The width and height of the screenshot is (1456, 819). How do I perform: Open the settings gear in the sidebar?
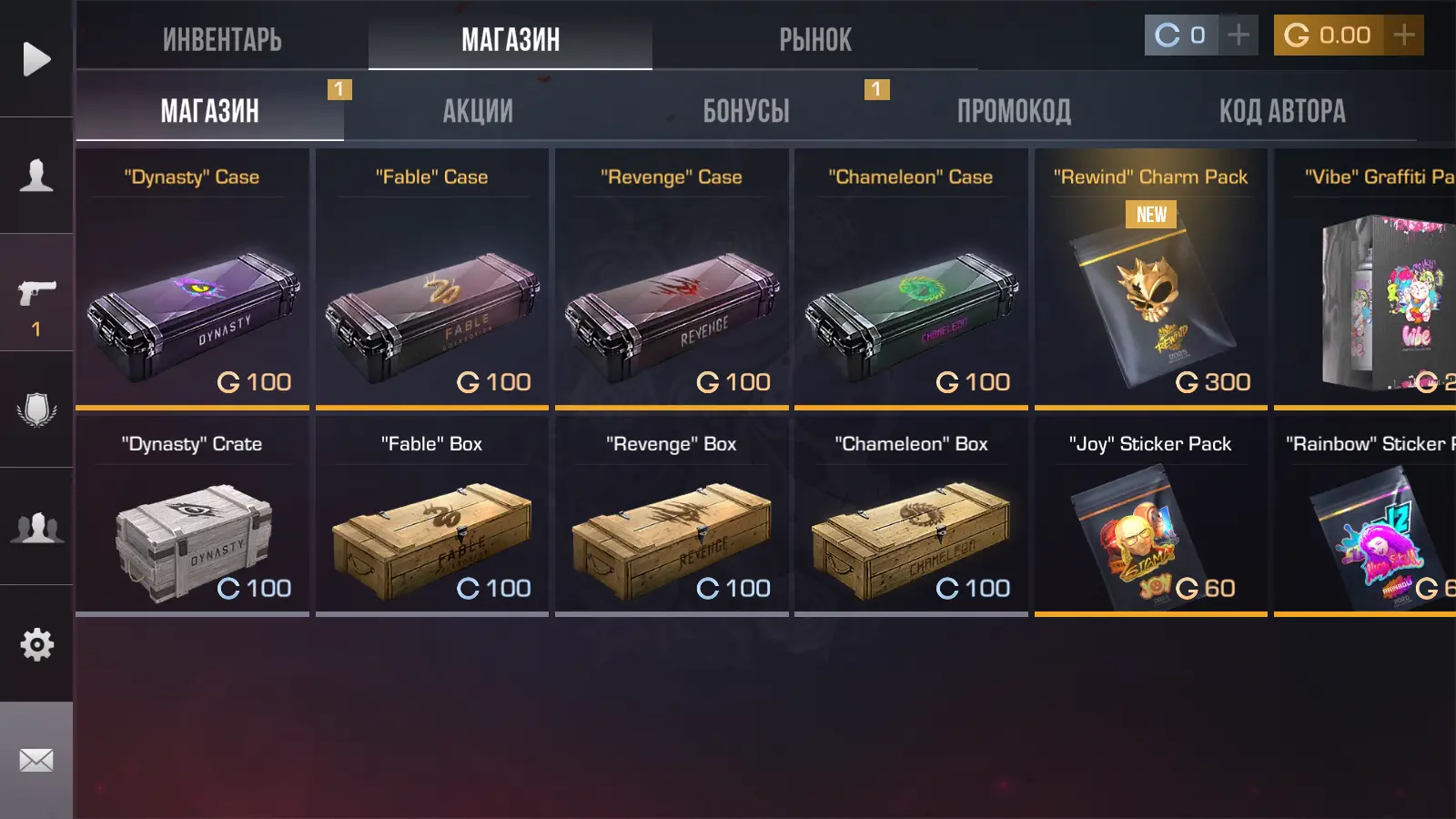36,644
